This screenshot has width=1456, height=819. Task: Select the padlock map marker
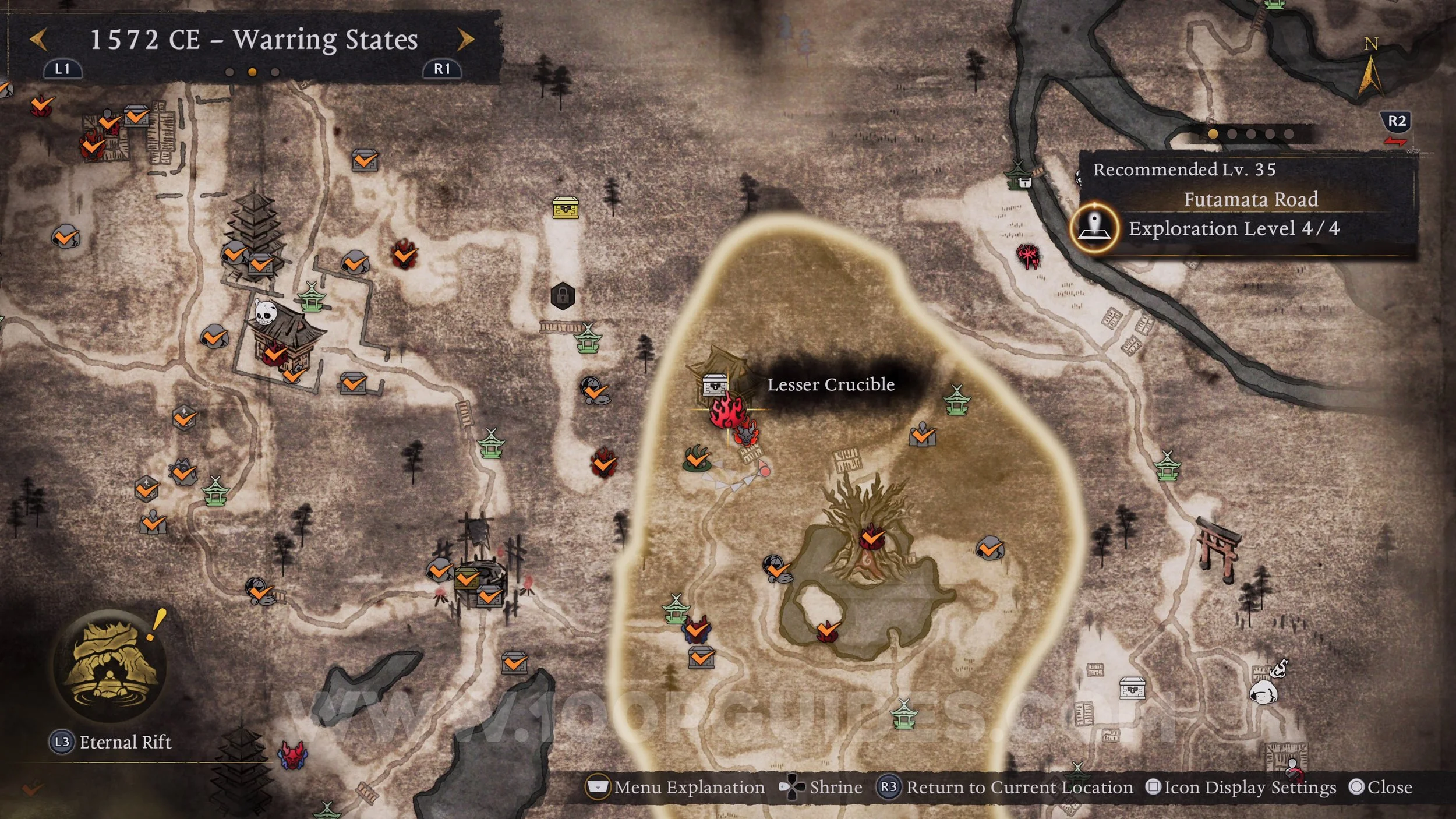(563, 296)
